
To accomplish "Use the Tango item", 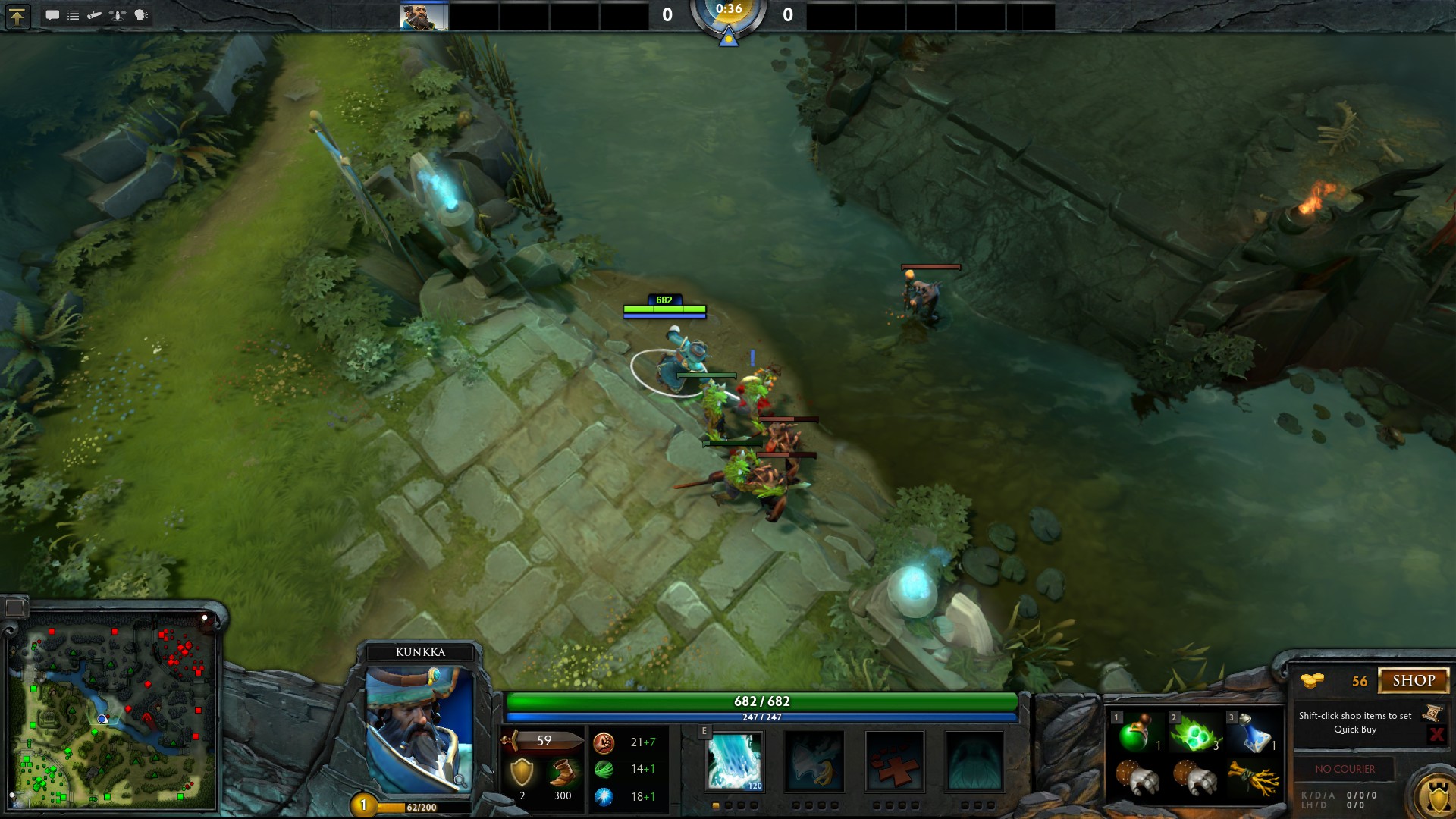I will click(1194, 733).
